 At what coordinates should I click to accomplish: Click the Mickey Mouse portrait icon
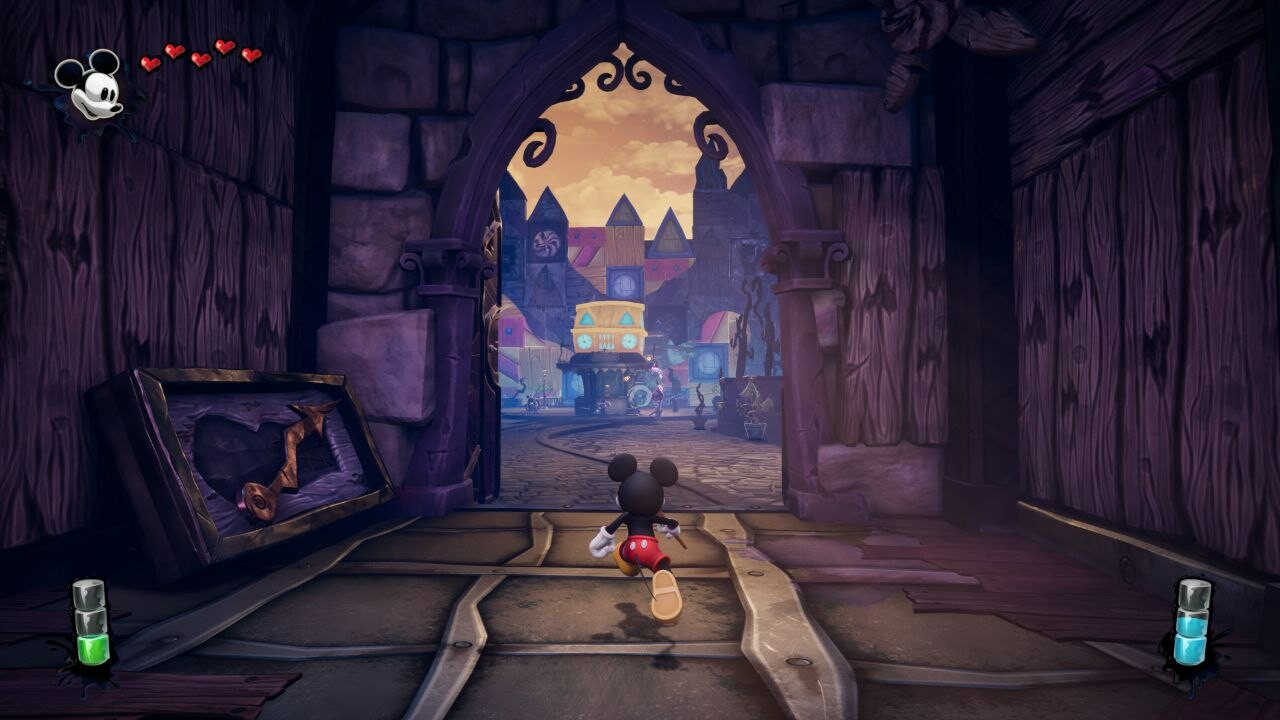click(x=90, y=86)
